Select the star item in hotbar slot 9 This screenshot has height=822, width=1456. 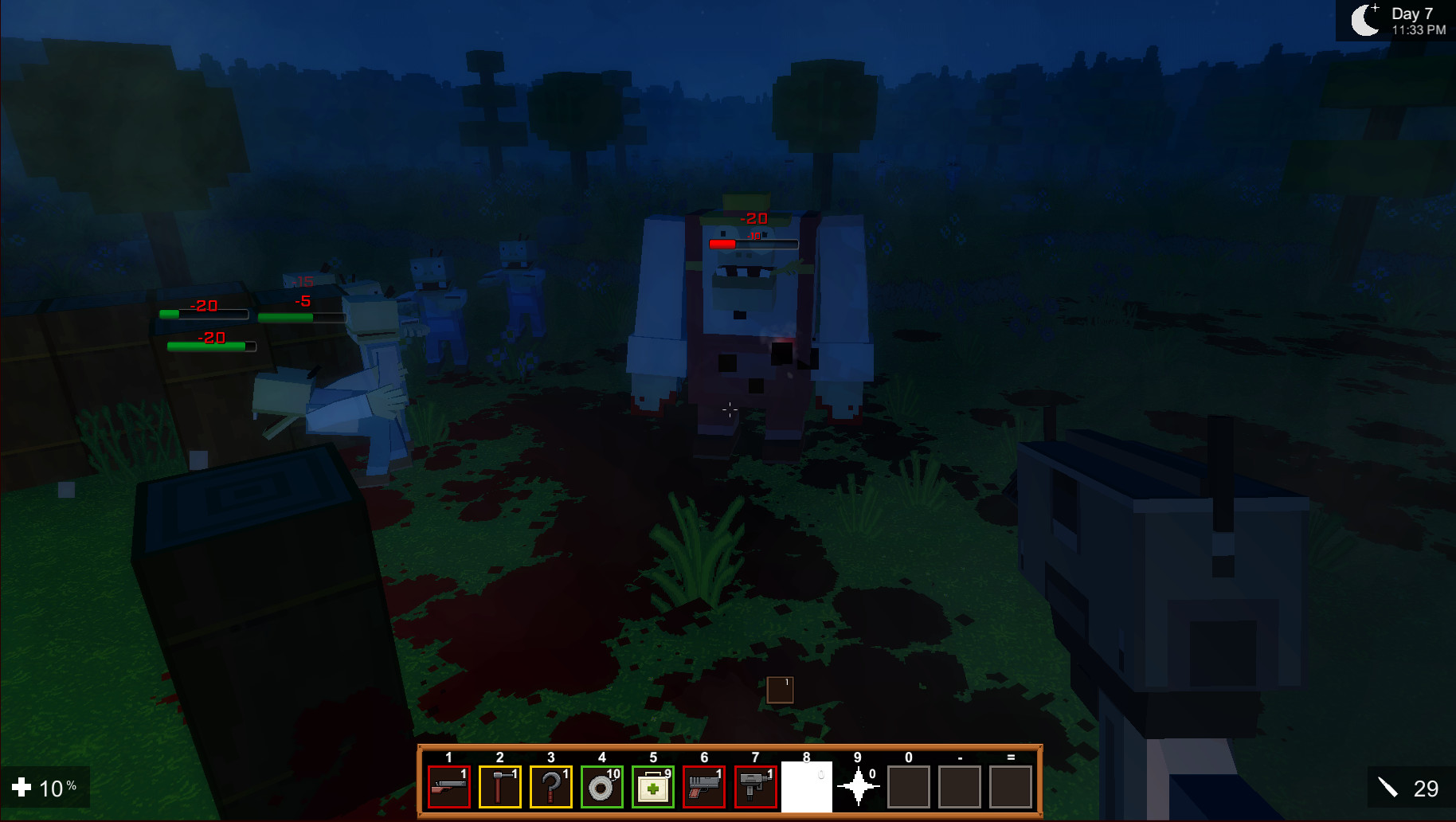858,787
